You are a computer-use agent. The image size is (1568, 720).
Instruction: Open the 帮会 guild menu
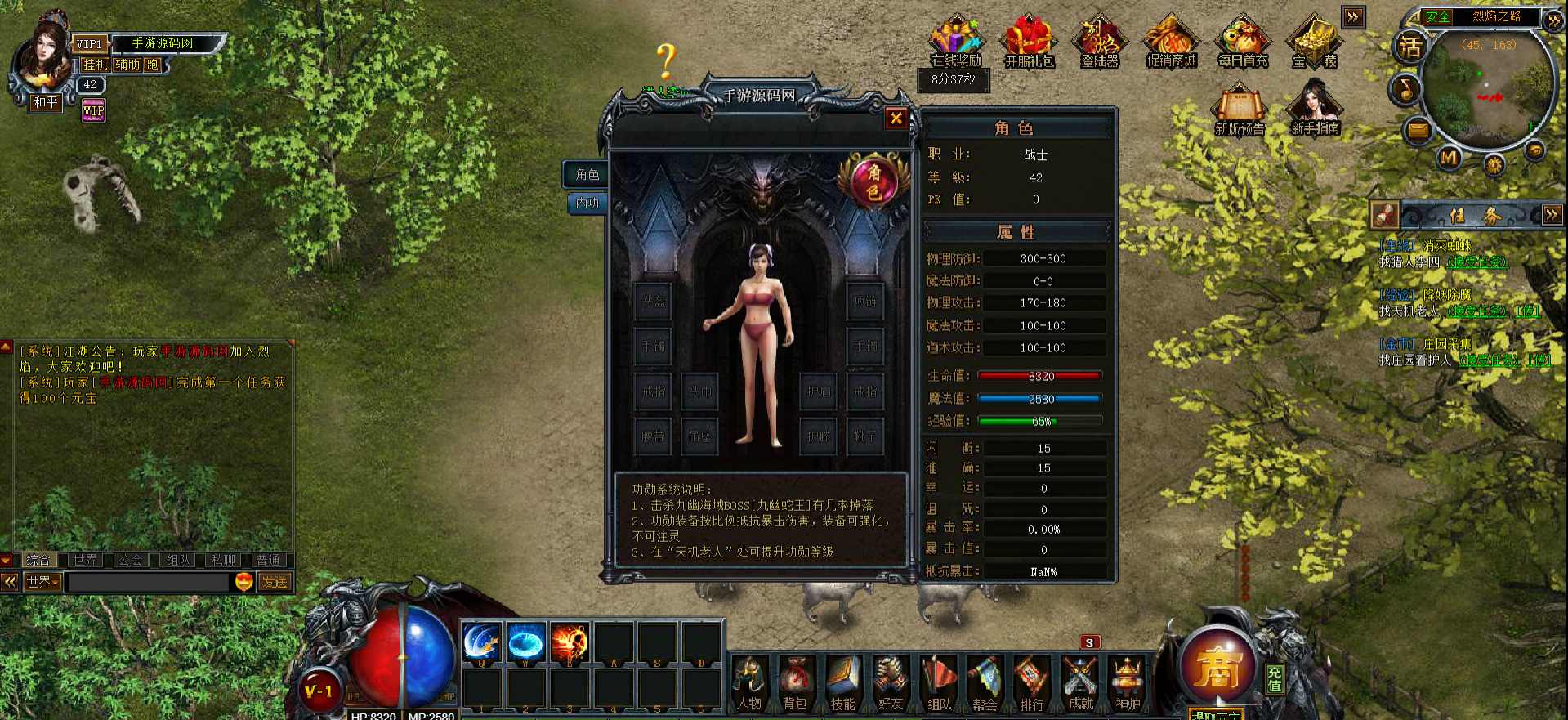pos(985,683)
